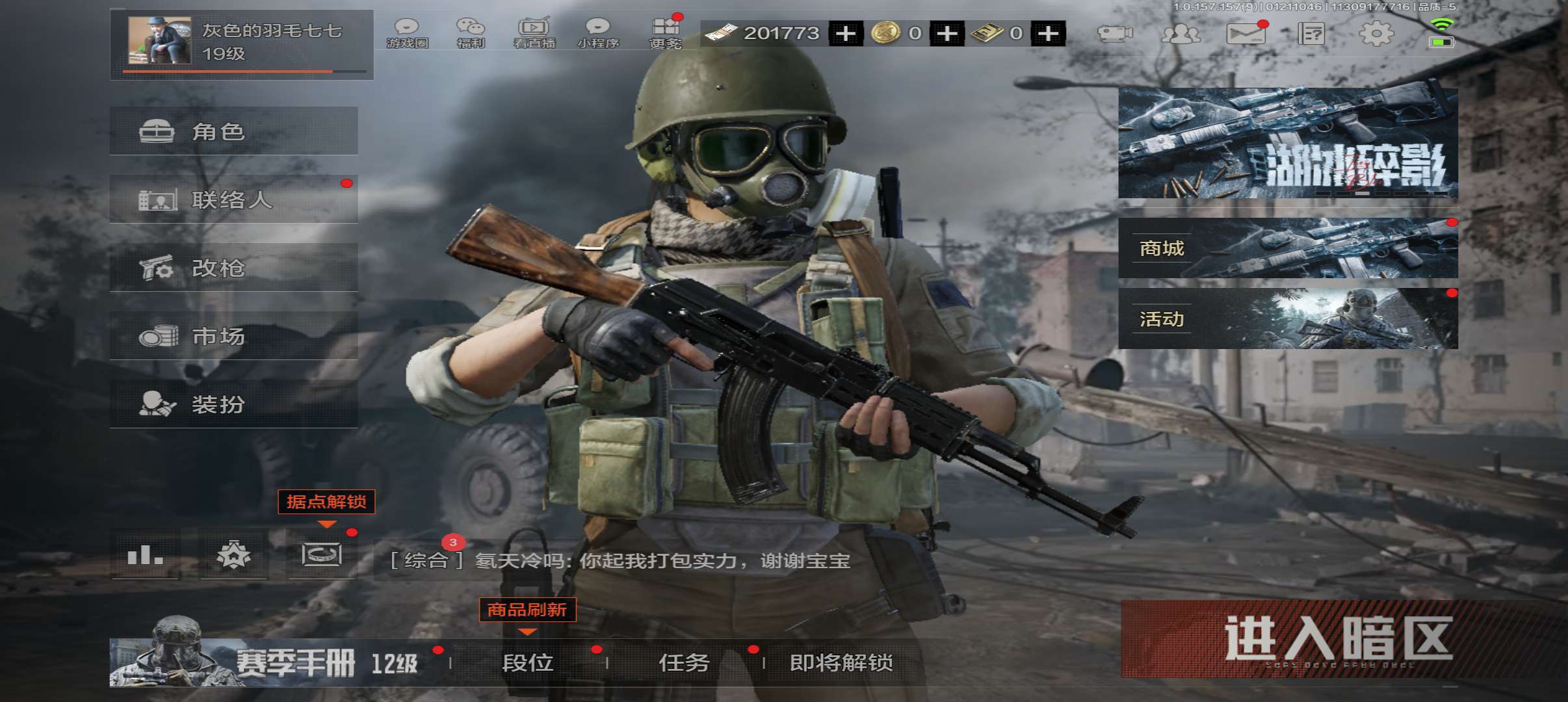Screen dimensions: 1568x702
Task: Open the player profile avatar
Action: click(x=160, y=41)
